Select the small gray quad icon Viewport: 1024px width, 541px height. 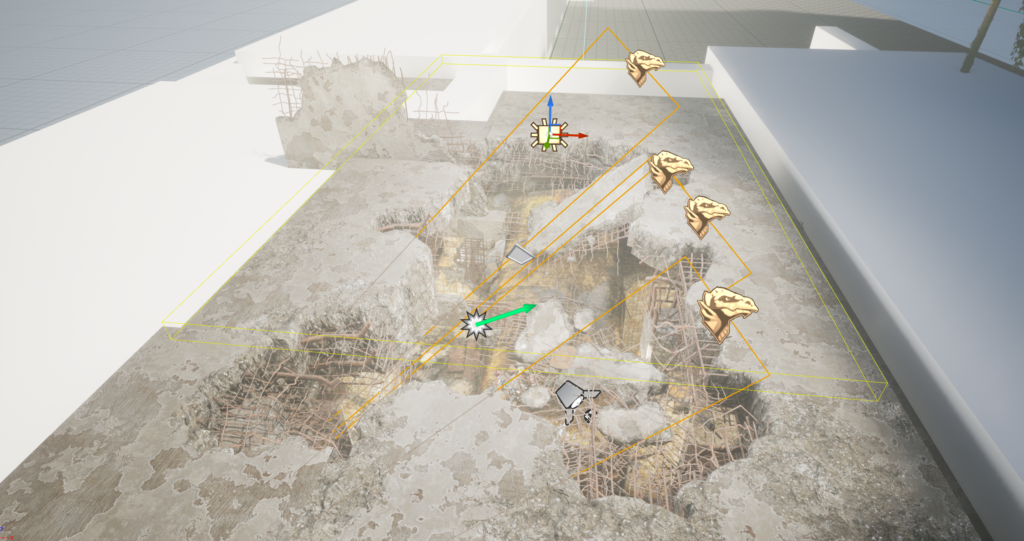tap(519, 255)
